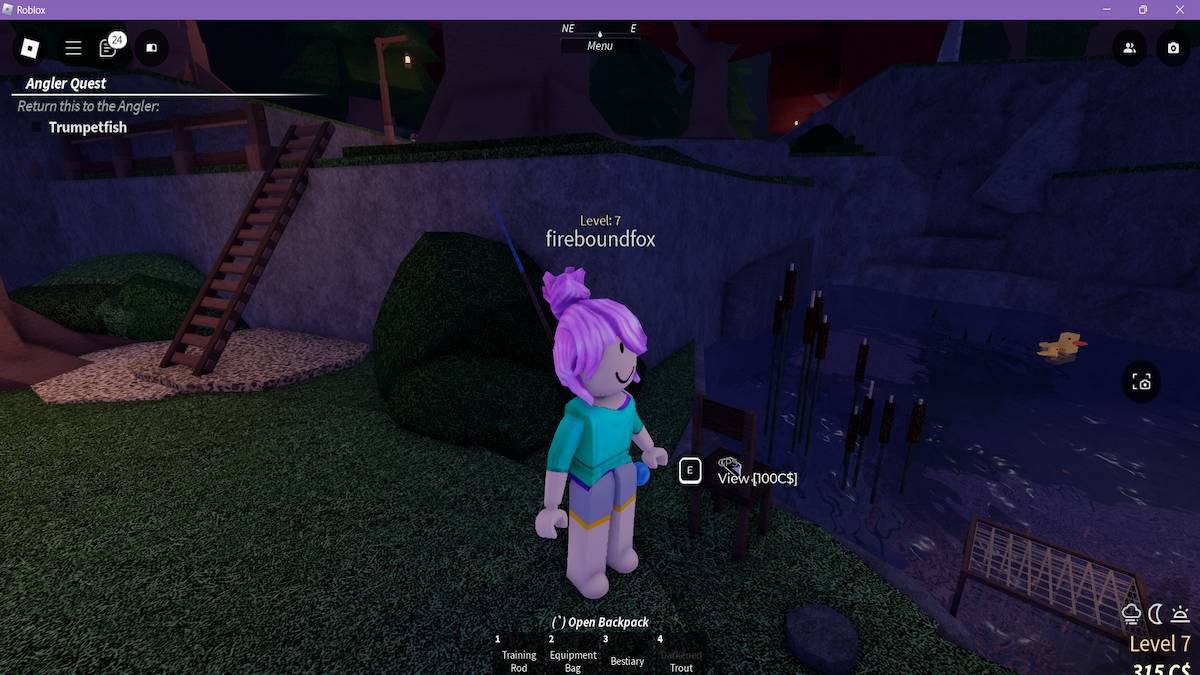Select the Angler Quest tracker

click(66, 84)
